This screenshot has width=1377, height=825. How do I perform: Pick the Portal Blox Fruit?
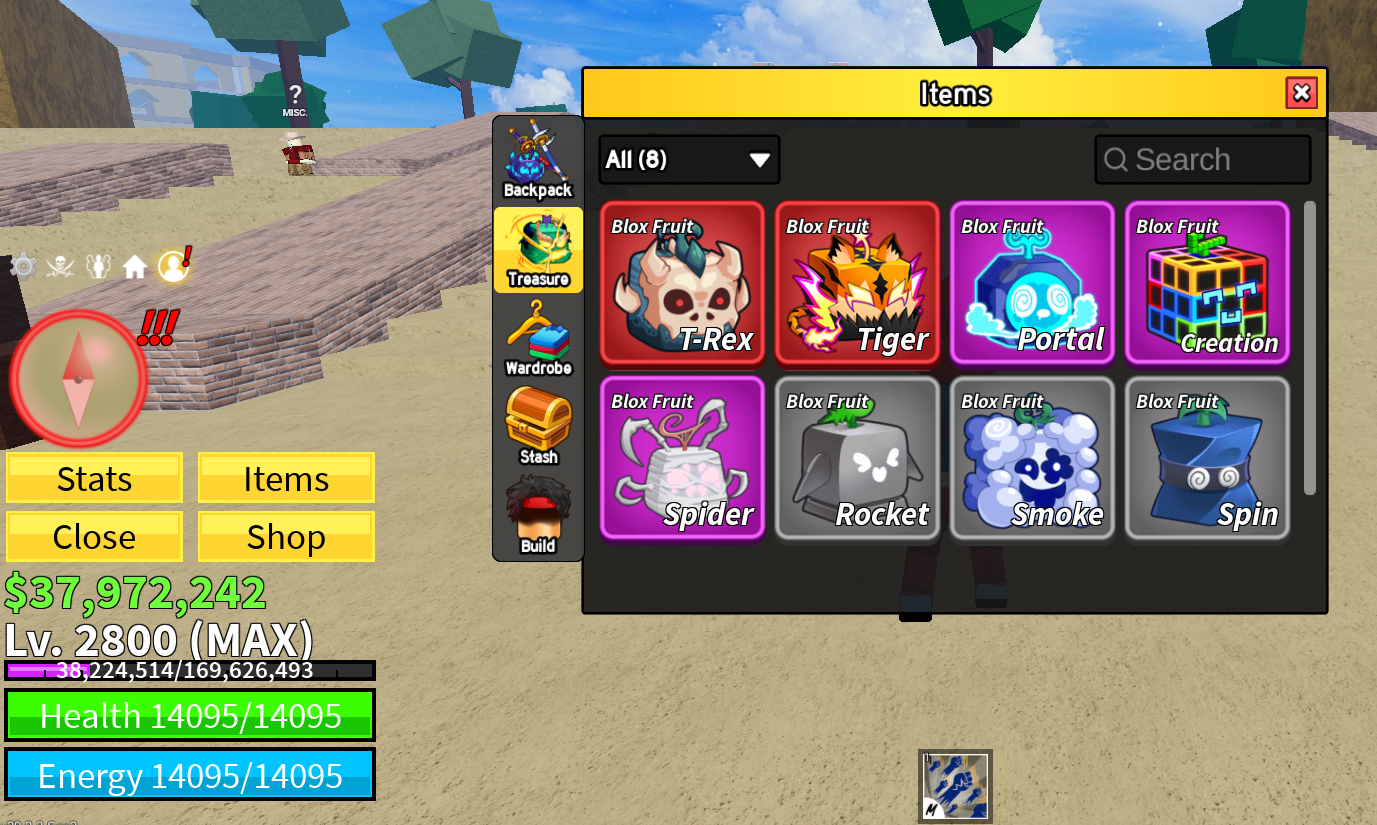click(1032, 283)
